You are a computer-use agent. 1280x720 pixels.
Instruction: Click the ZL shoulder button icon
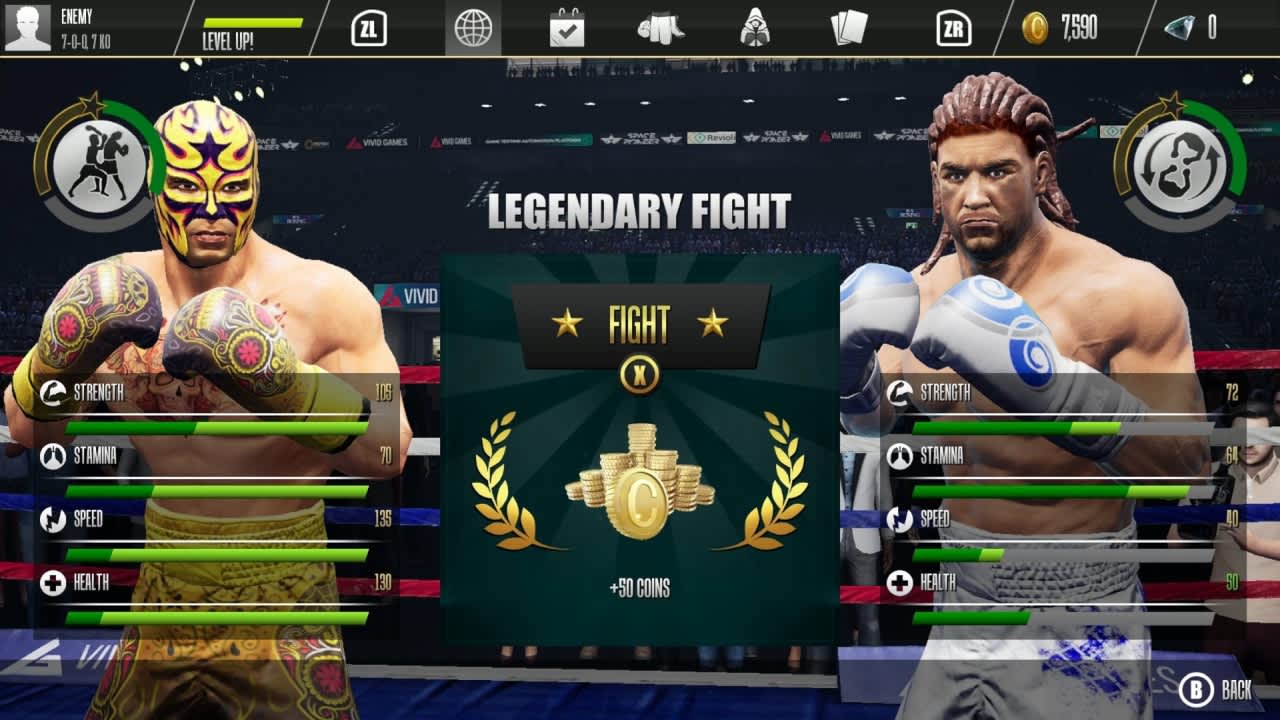(x=371, y=29)
